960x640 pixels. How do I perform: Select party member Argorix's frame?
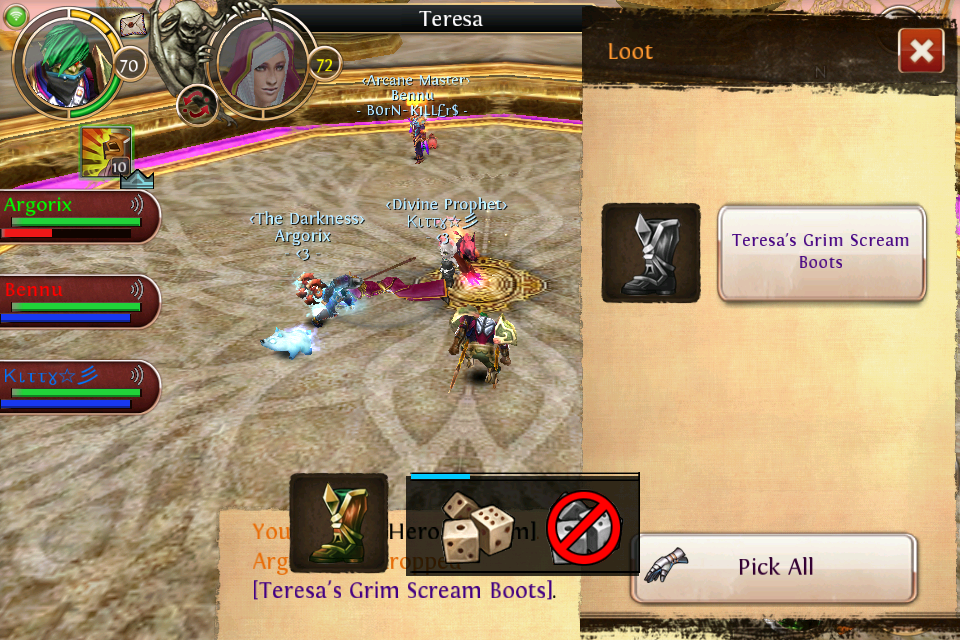78,217
